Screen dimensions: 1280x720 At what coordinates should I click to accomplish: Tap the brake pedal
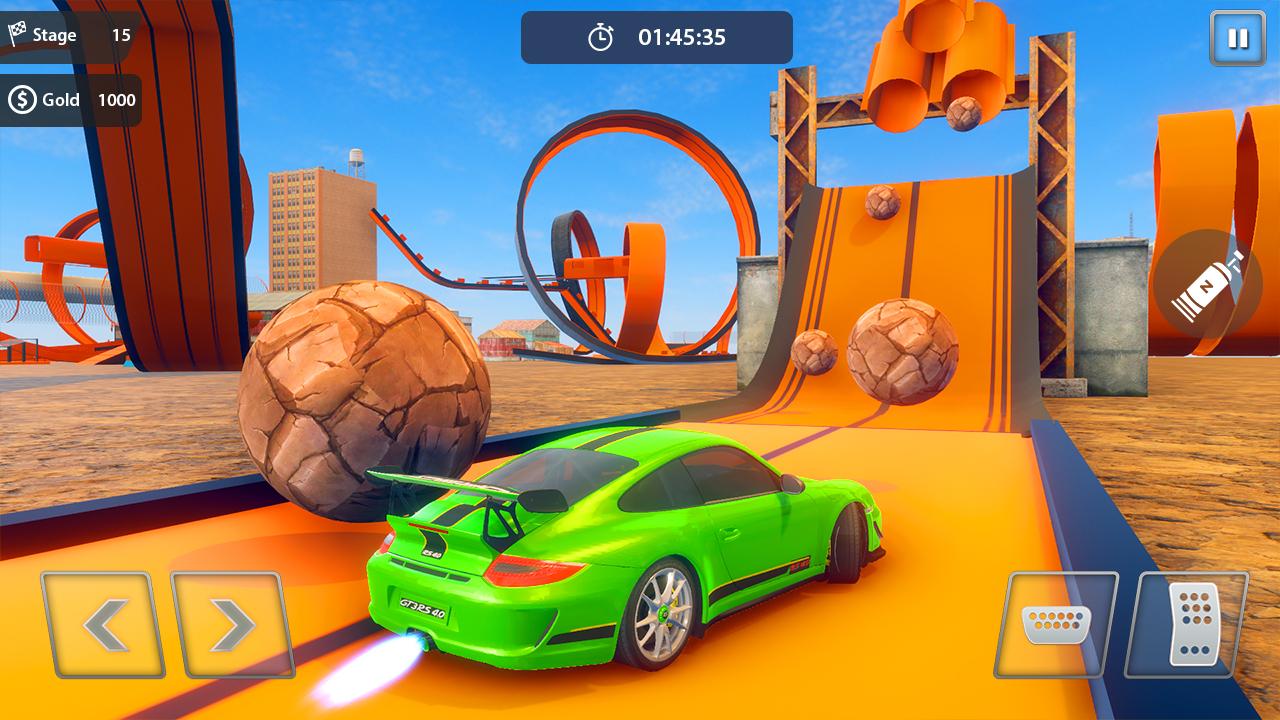pos(1056,625)
